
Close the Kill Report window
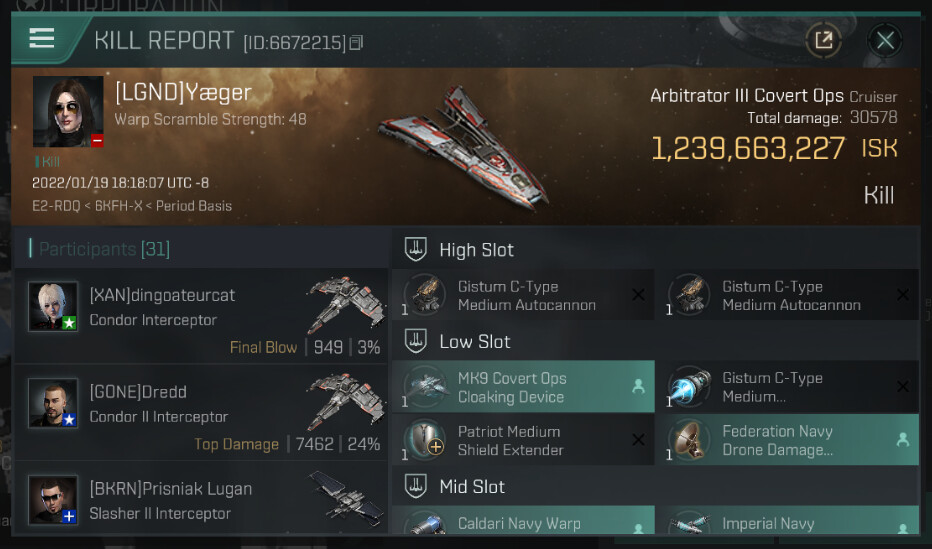tap(884, 40)
